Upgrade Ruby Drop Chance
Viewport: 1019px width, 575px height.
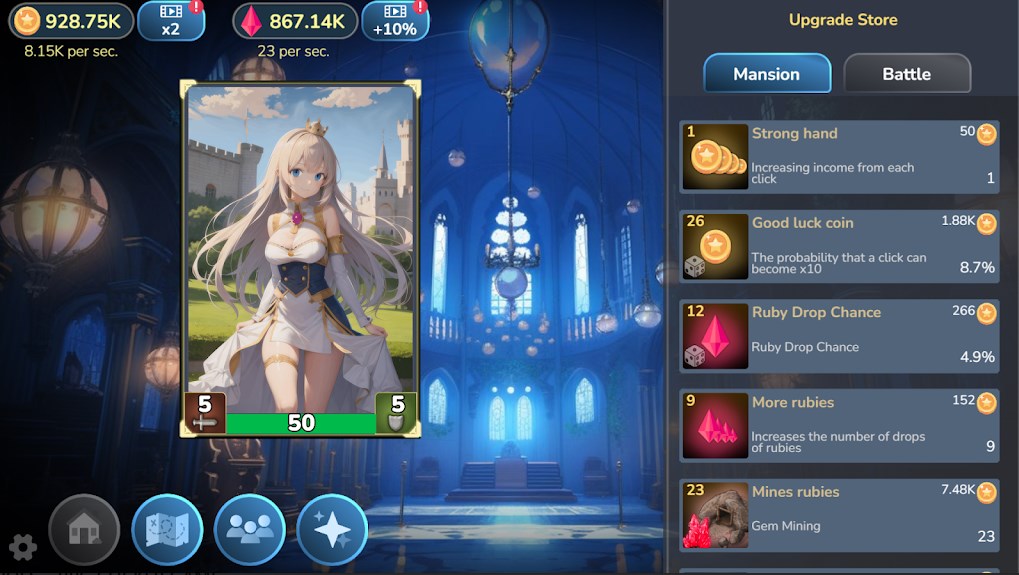point(839,336)
